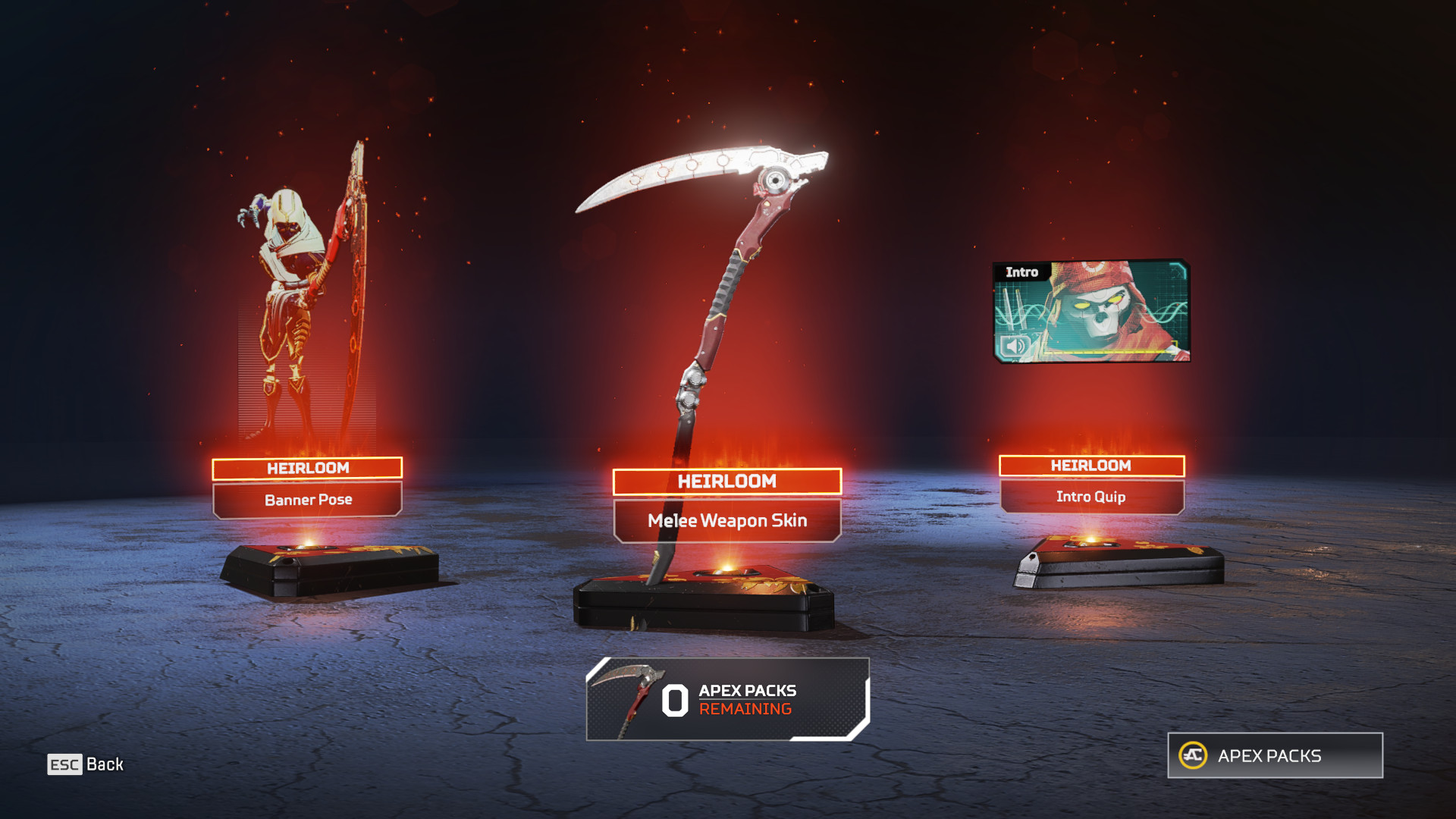Viewport: 1456px width, 819px height.
Task: Click the Melee Weapon Skin label
Action: point(726,520)
